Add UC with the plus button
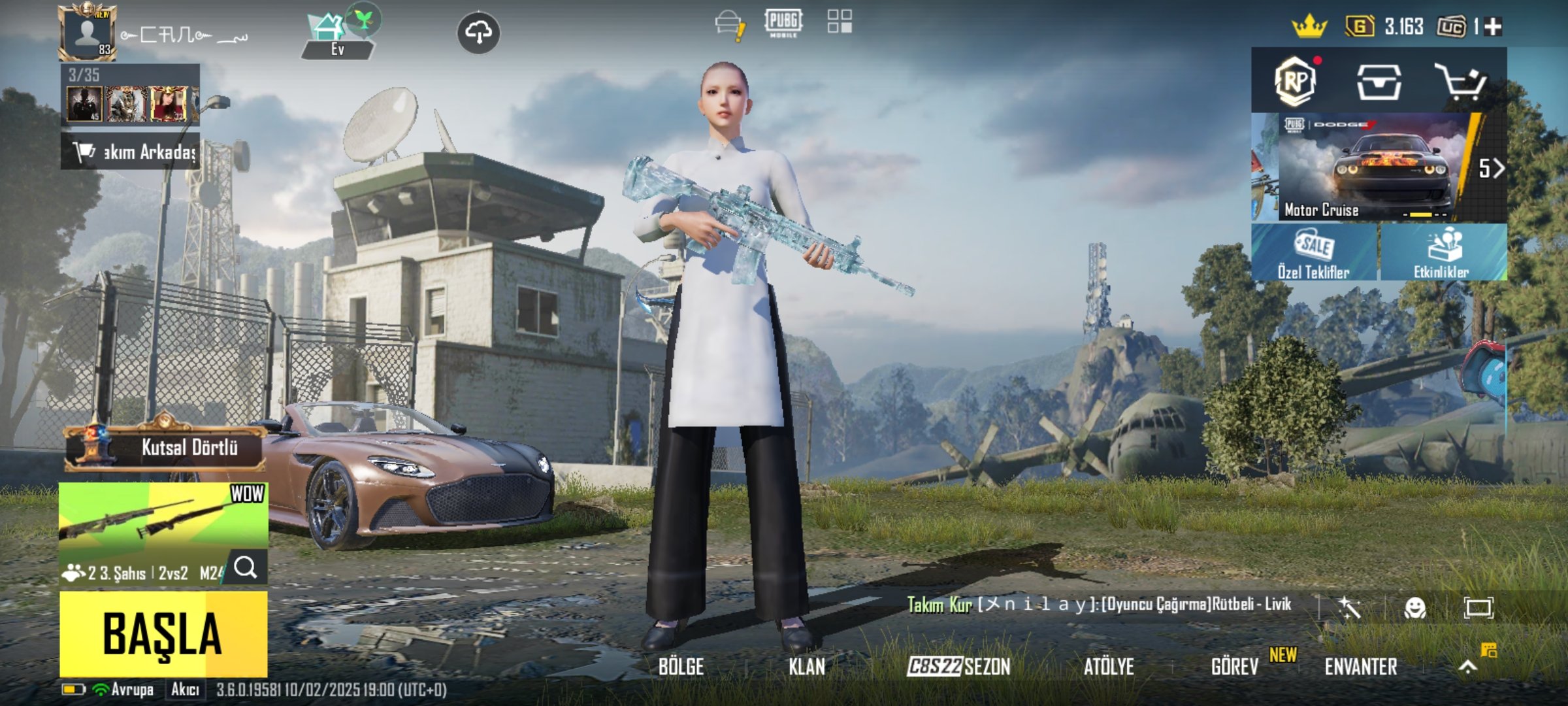Image resolution: width=1568 pixels, height=706 pixels. point(1494,27)
